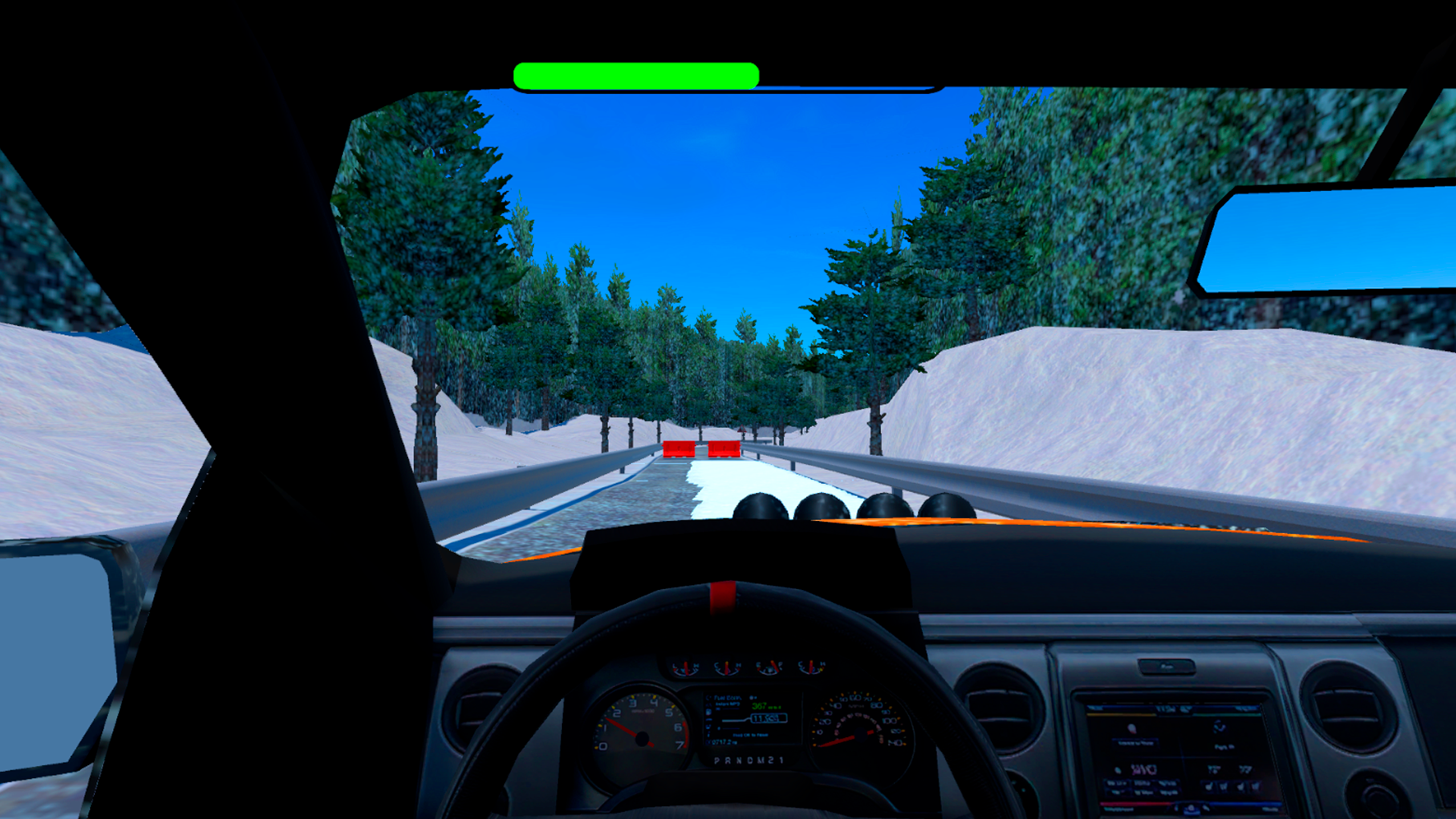Expand the climate temperature selector
This screenshot has width=1456, height=819.
(1213, 767)
